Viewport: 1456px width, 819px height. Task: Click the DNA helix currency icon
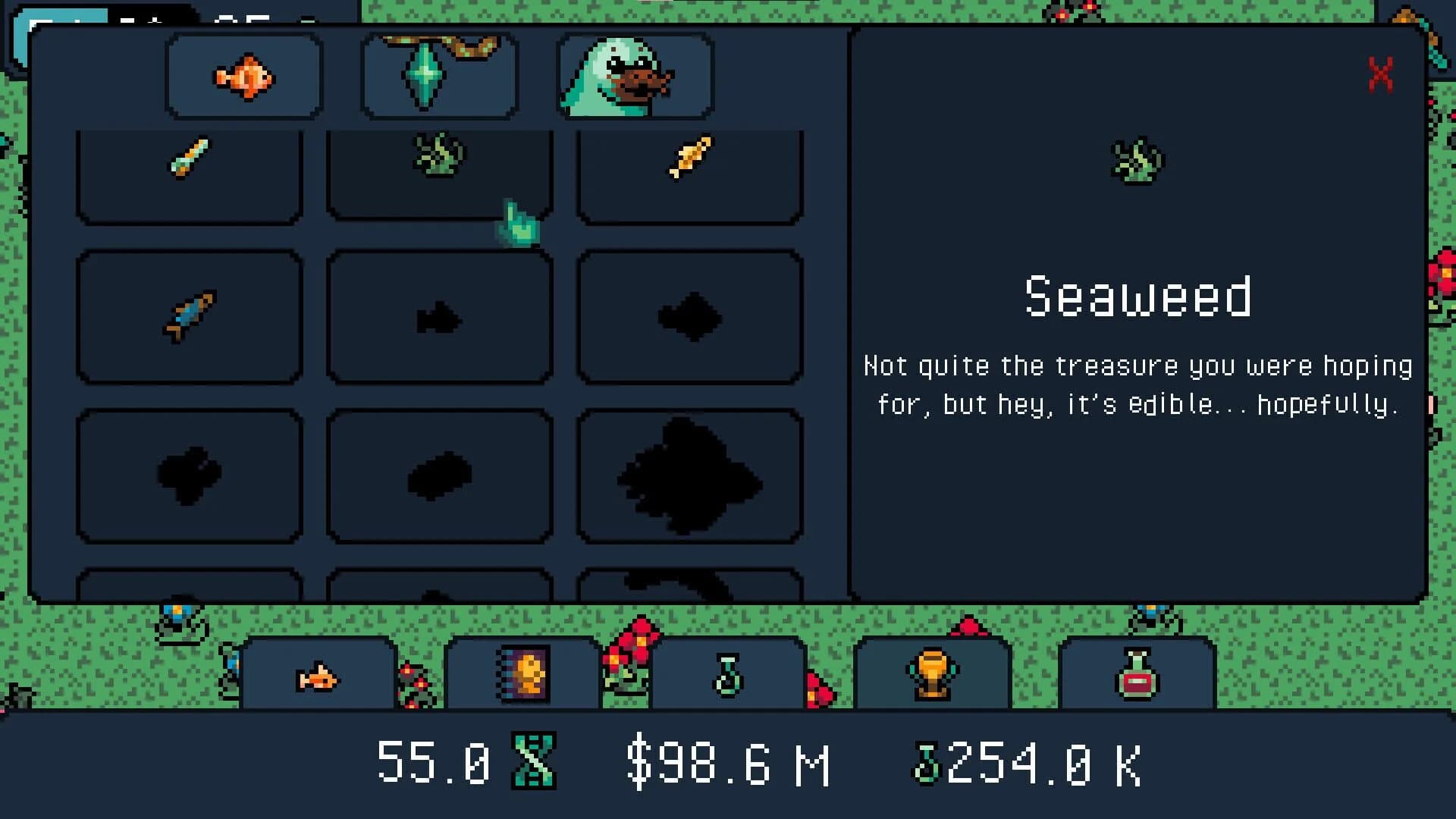click(x=535, y=764)
